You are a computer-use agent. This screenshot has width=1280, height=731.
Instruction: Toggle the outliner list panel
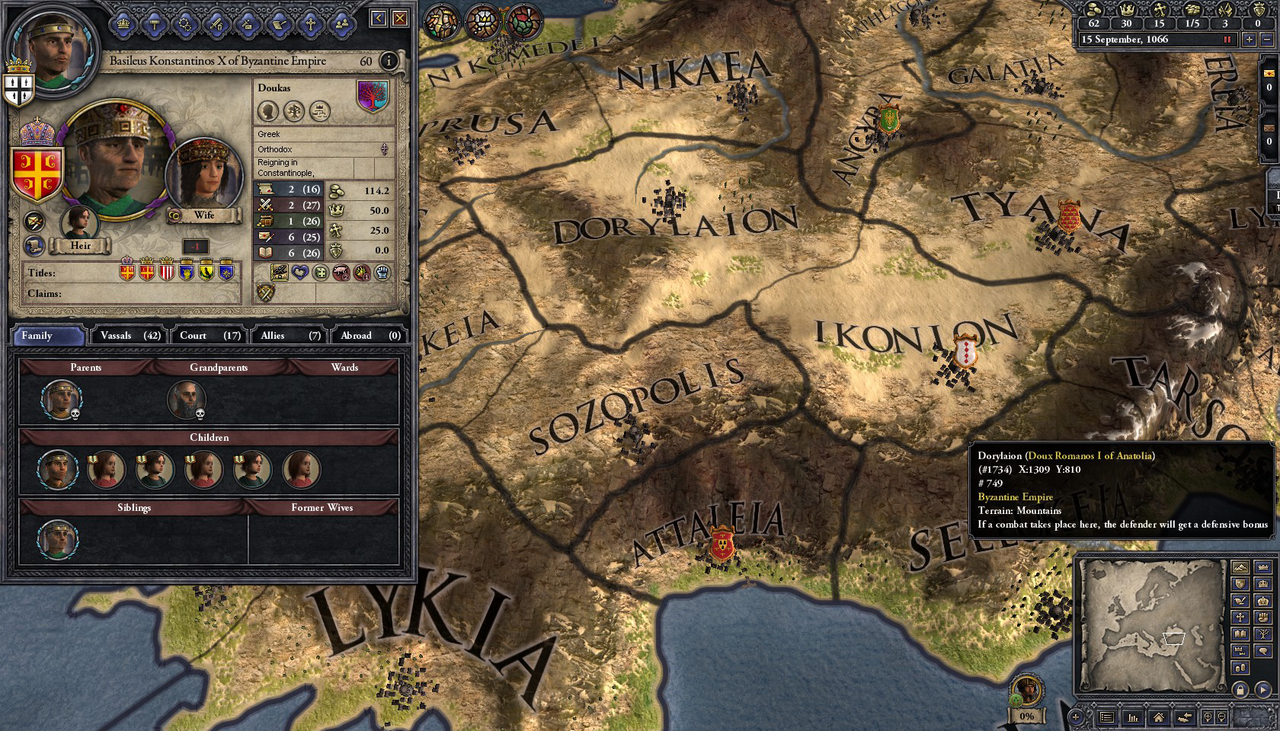pos(1107,717)
